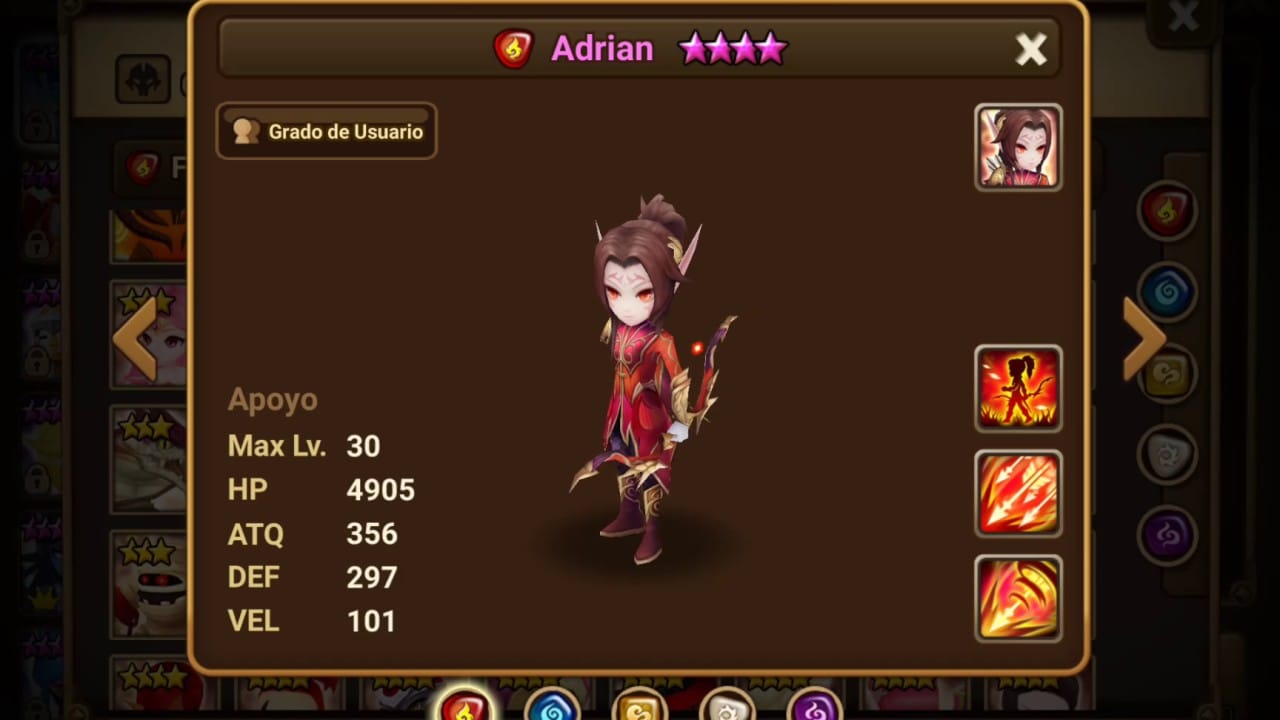View the flame slash third skill
1280x720 pixels.
coord(1018,598)
